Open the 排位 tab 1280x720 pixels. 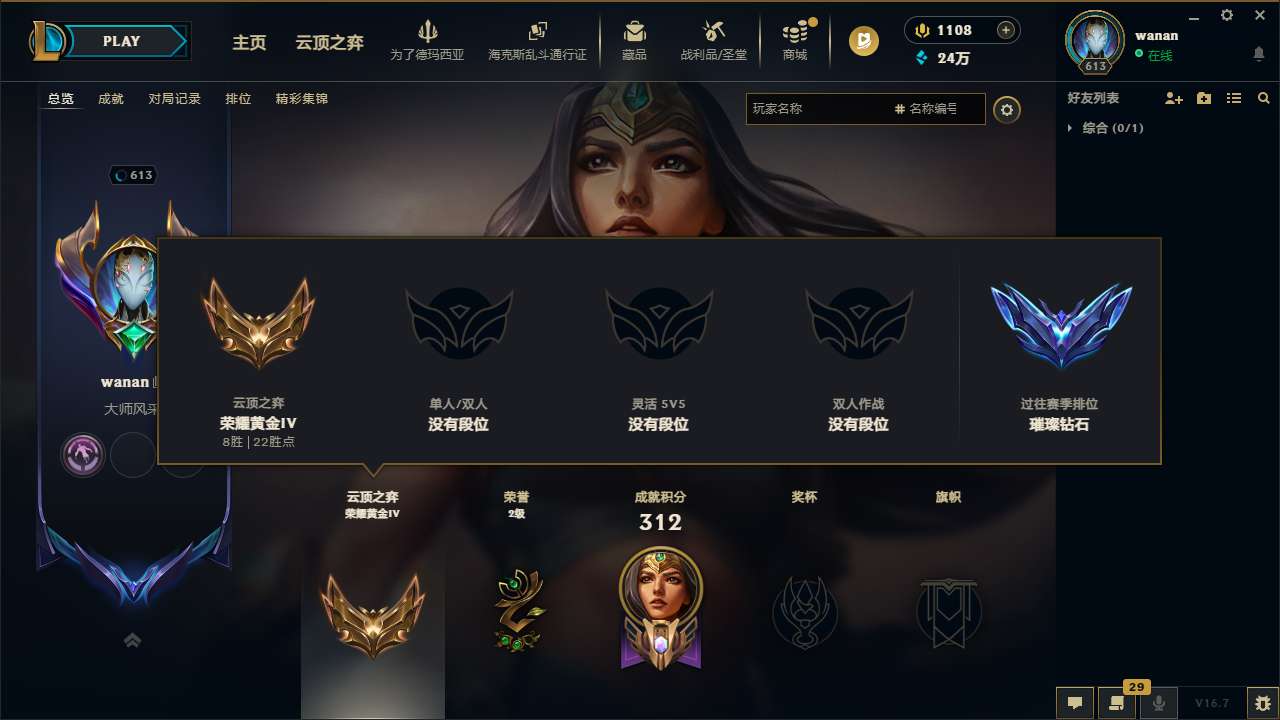pyautogui.click(x=239, y=99)
